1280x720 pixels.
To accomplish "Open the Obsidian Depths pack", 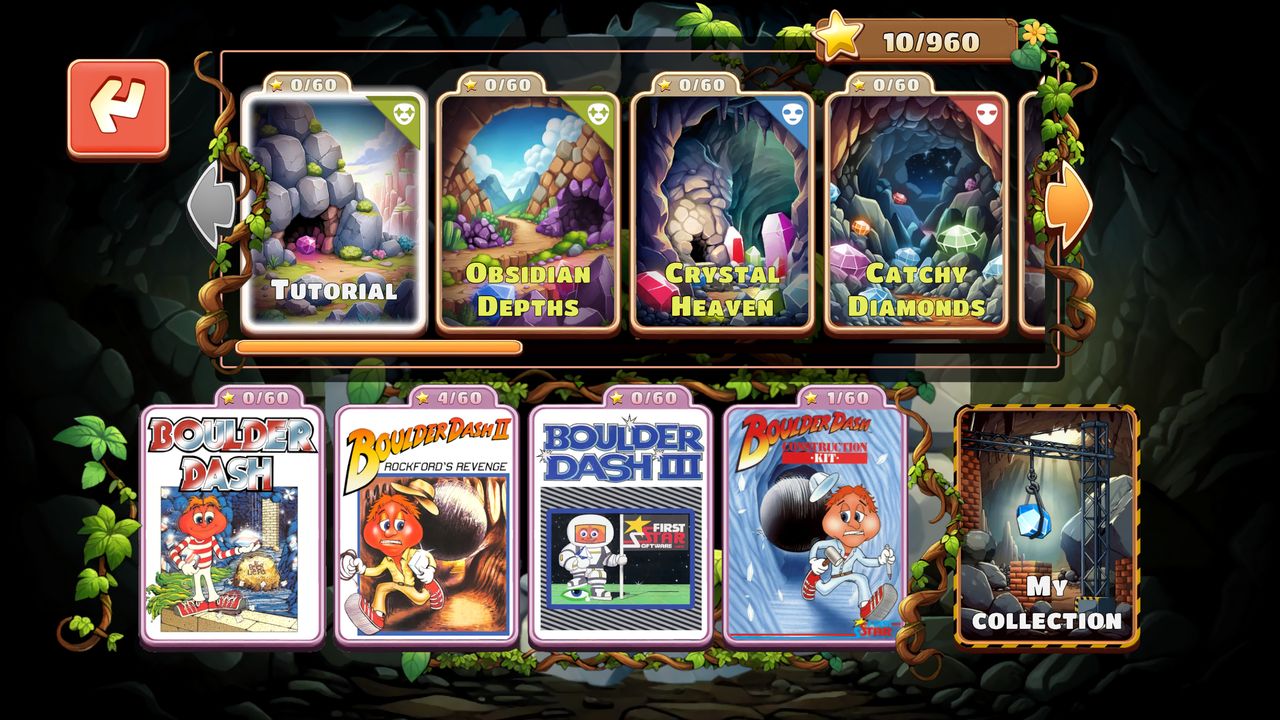I will pos(527,210).
